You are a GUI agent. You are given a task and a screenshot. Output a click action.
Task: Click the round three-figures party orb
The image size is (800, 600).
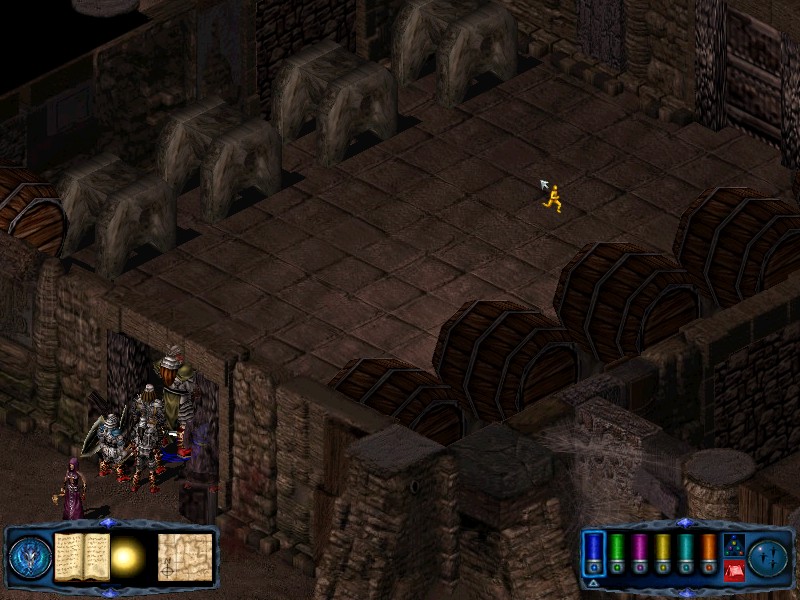pyautogui.click(x=769, y=557)
